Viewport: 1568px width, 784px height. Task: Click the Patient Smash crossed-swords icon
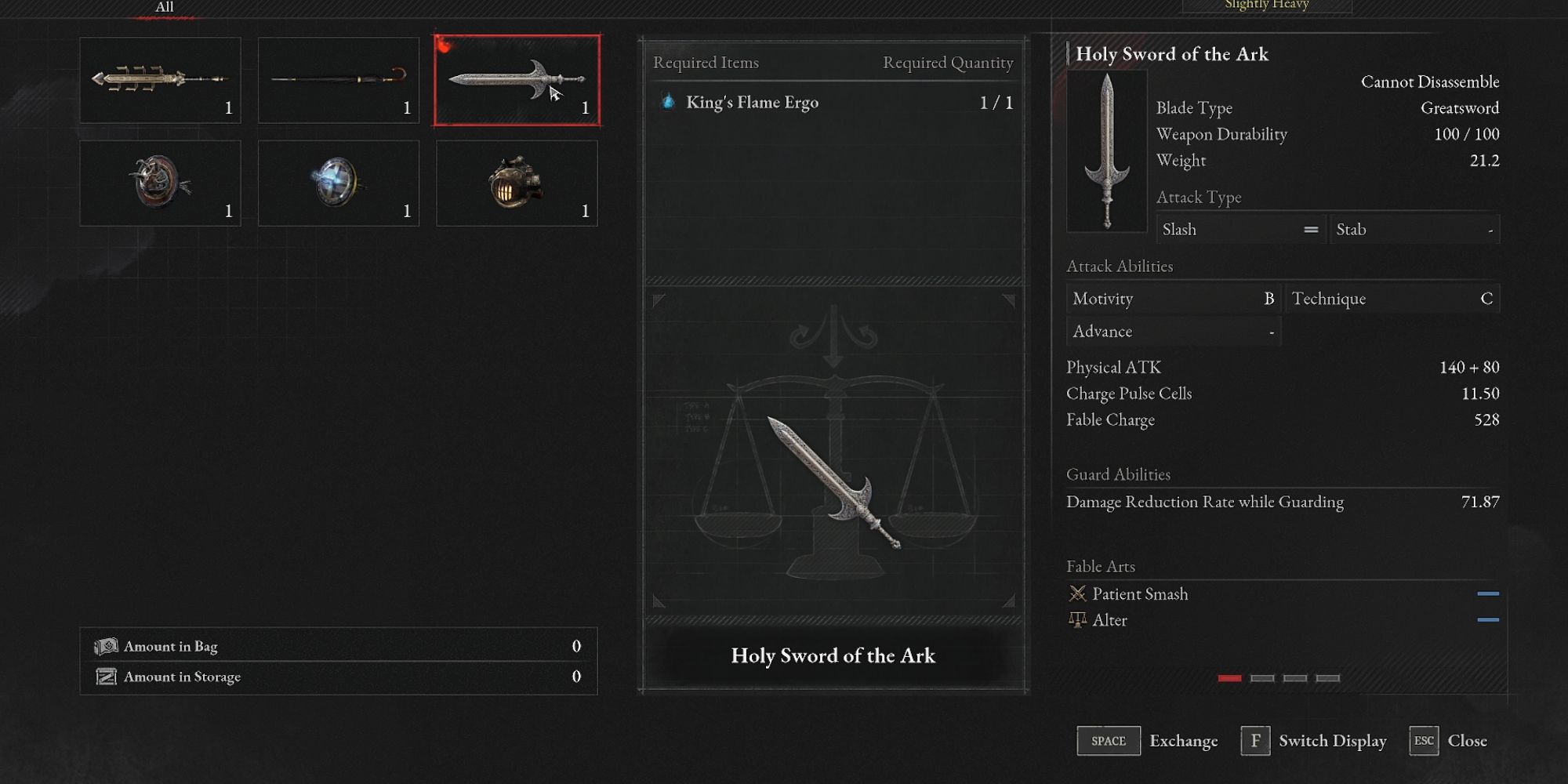click(1079, 593)
